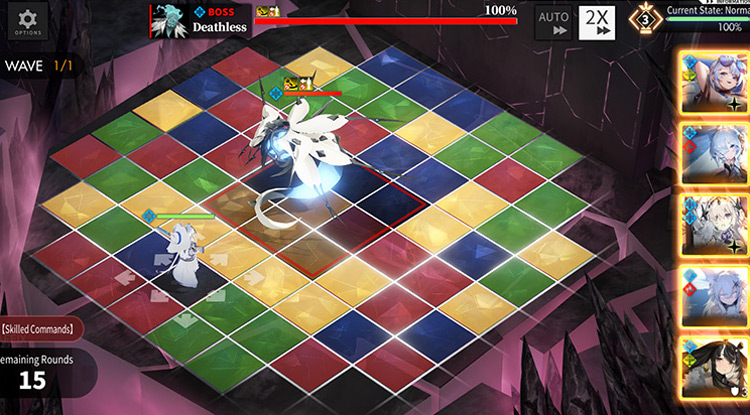Click the gold-framed number 3 badge
The image size is (750, 415).
[646, 19]
